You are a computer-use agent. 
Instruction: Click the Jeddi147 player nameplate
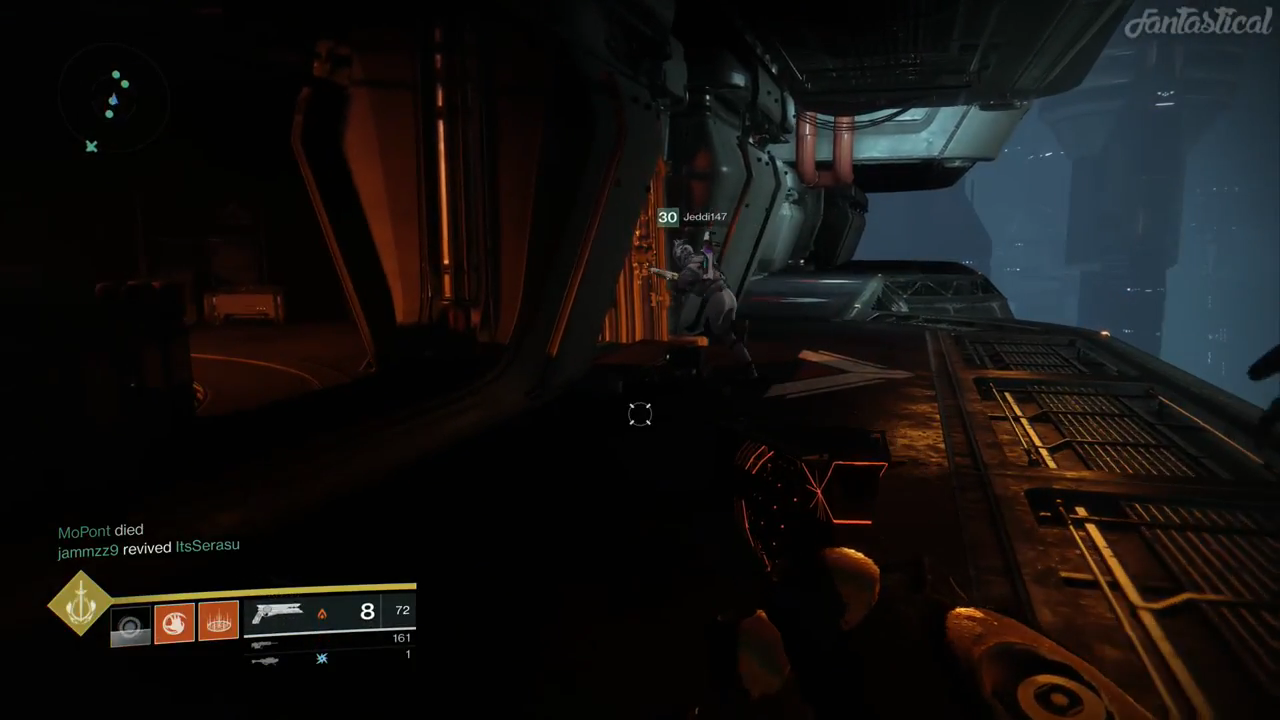pyautogui.click(x=704, y=217)
